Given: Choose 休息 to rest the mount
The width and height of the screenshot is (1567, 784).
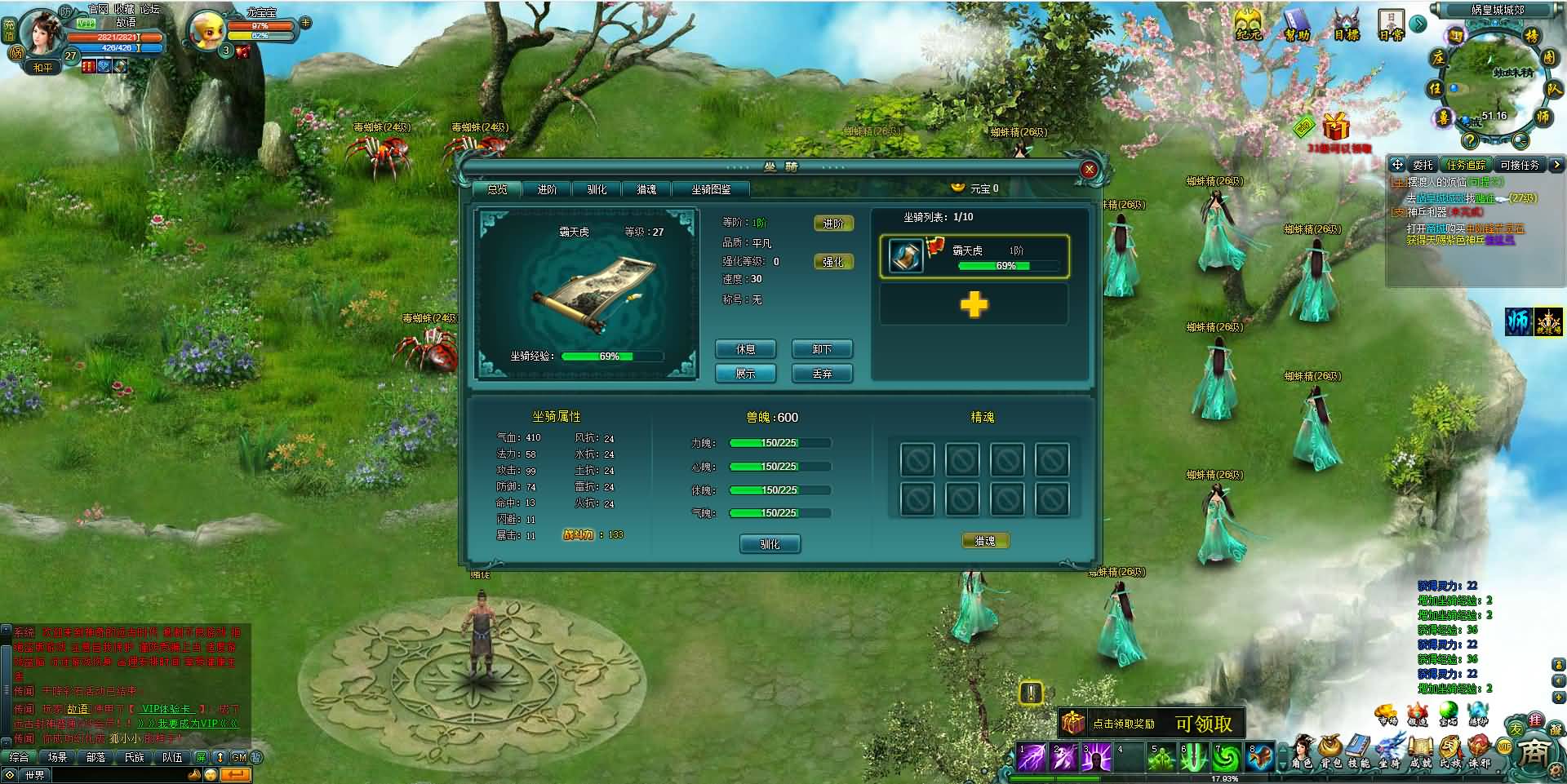Looking at the screenshot, I should coord(745,349).
